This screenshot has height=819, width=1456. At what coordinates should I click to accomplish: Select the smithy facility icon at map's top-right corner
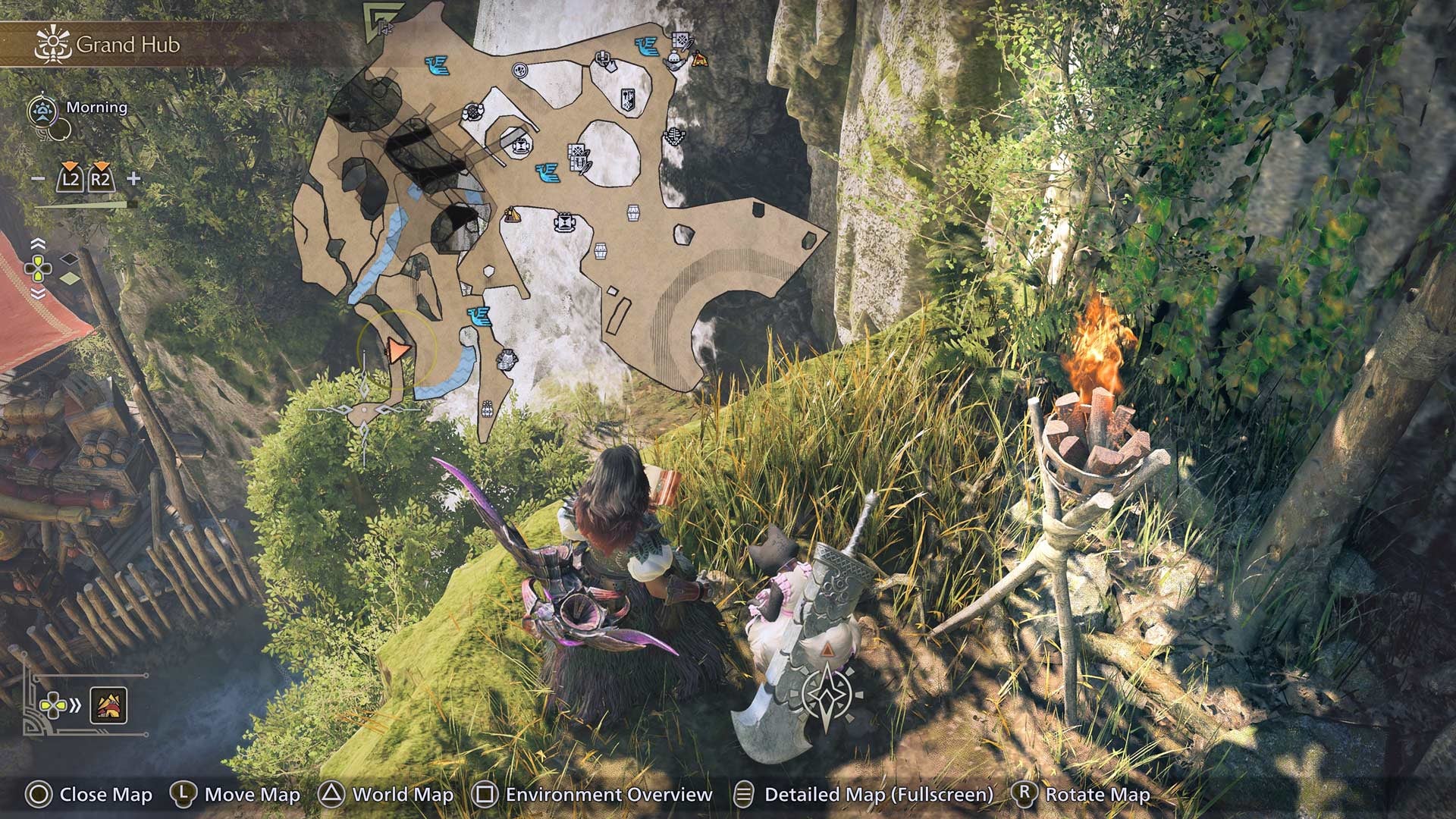[681, 39]
